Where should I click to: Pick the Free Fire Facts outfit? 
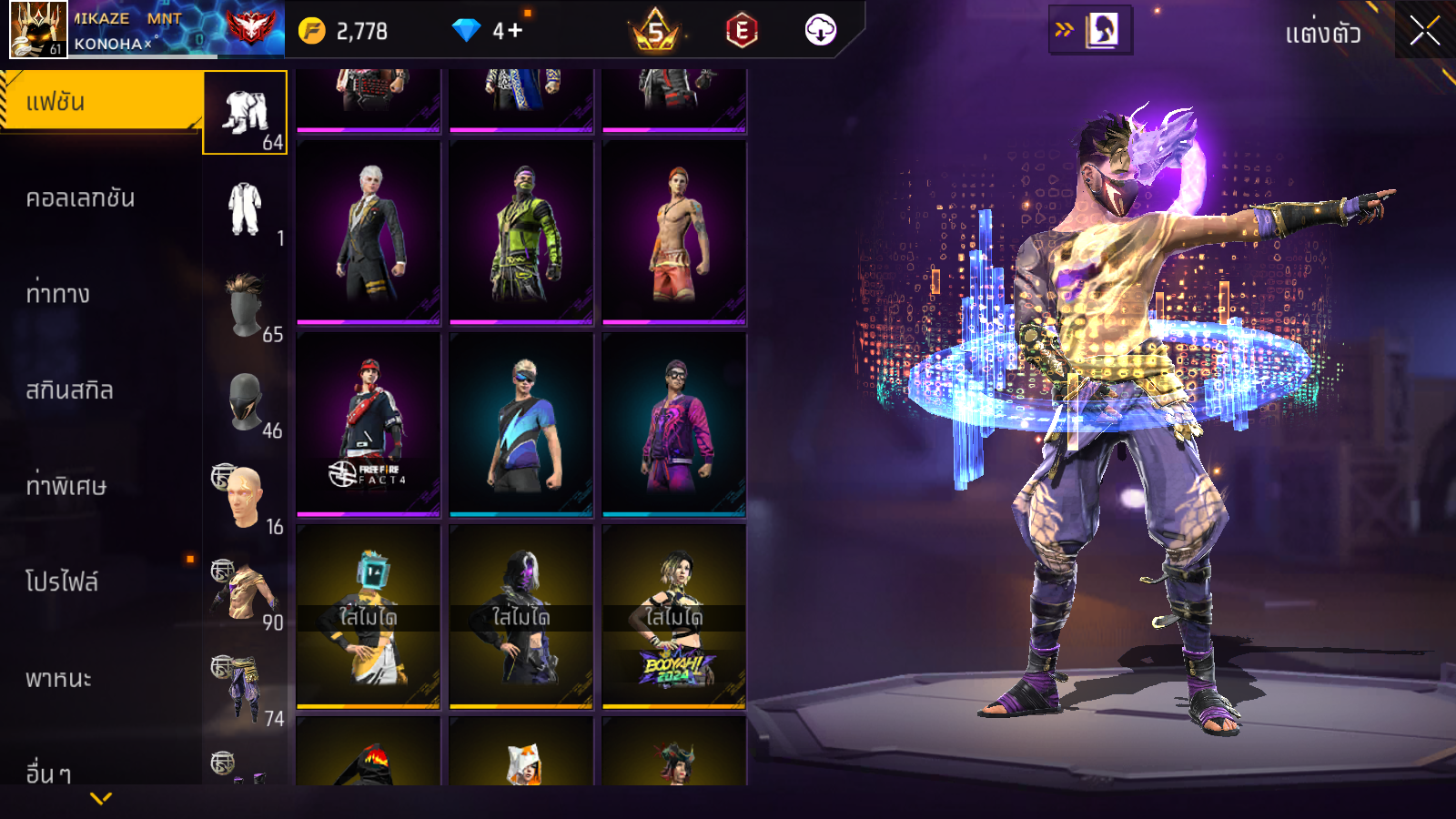(369, 425)
